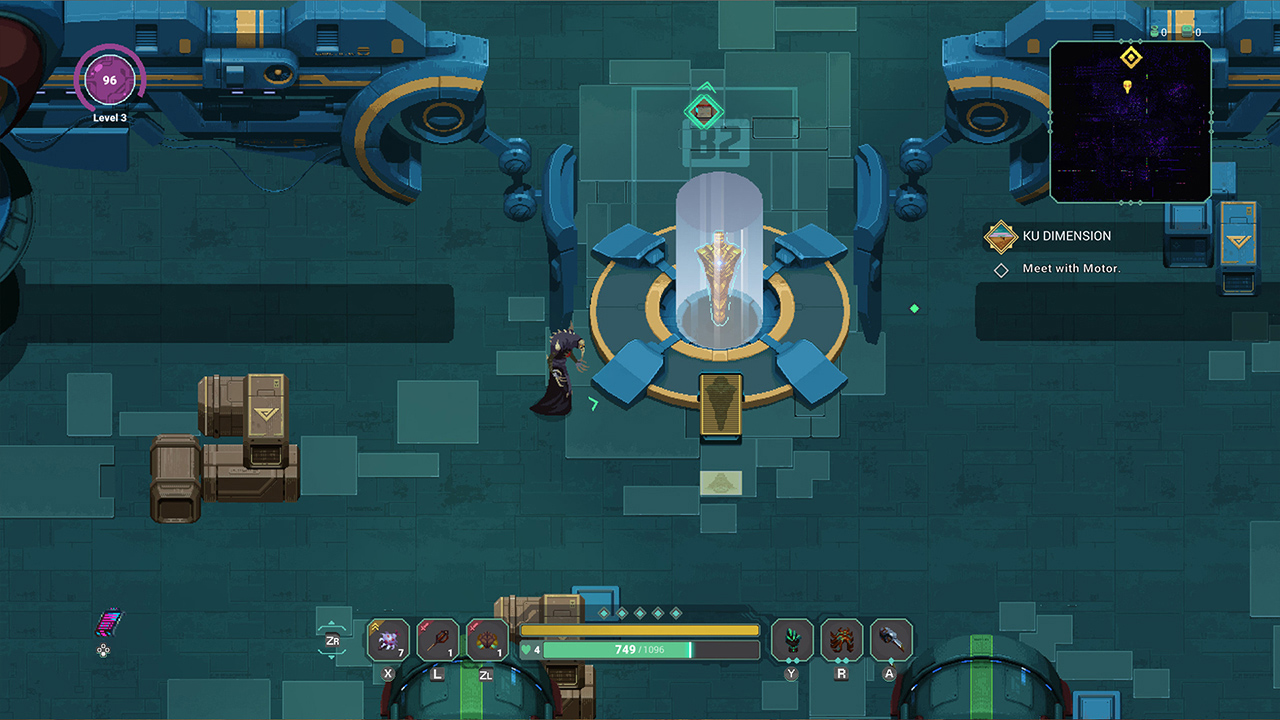1280x720 pixels.
Task: Click the yellow double-chevron upgrade arrows on X slot
Action: point(375,626)
